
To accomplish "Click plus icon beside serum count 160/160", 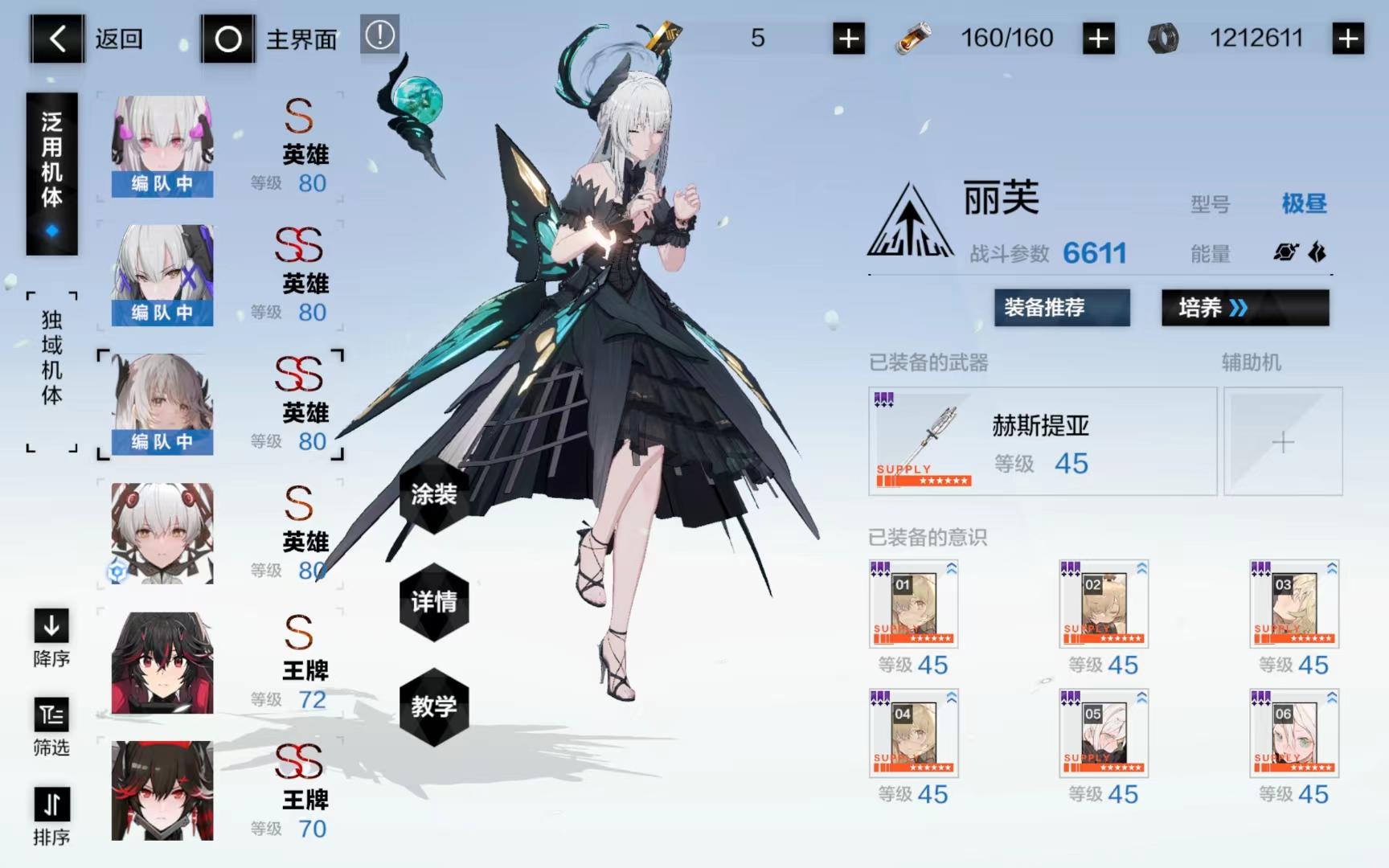I will click(x=1098, y=38).
